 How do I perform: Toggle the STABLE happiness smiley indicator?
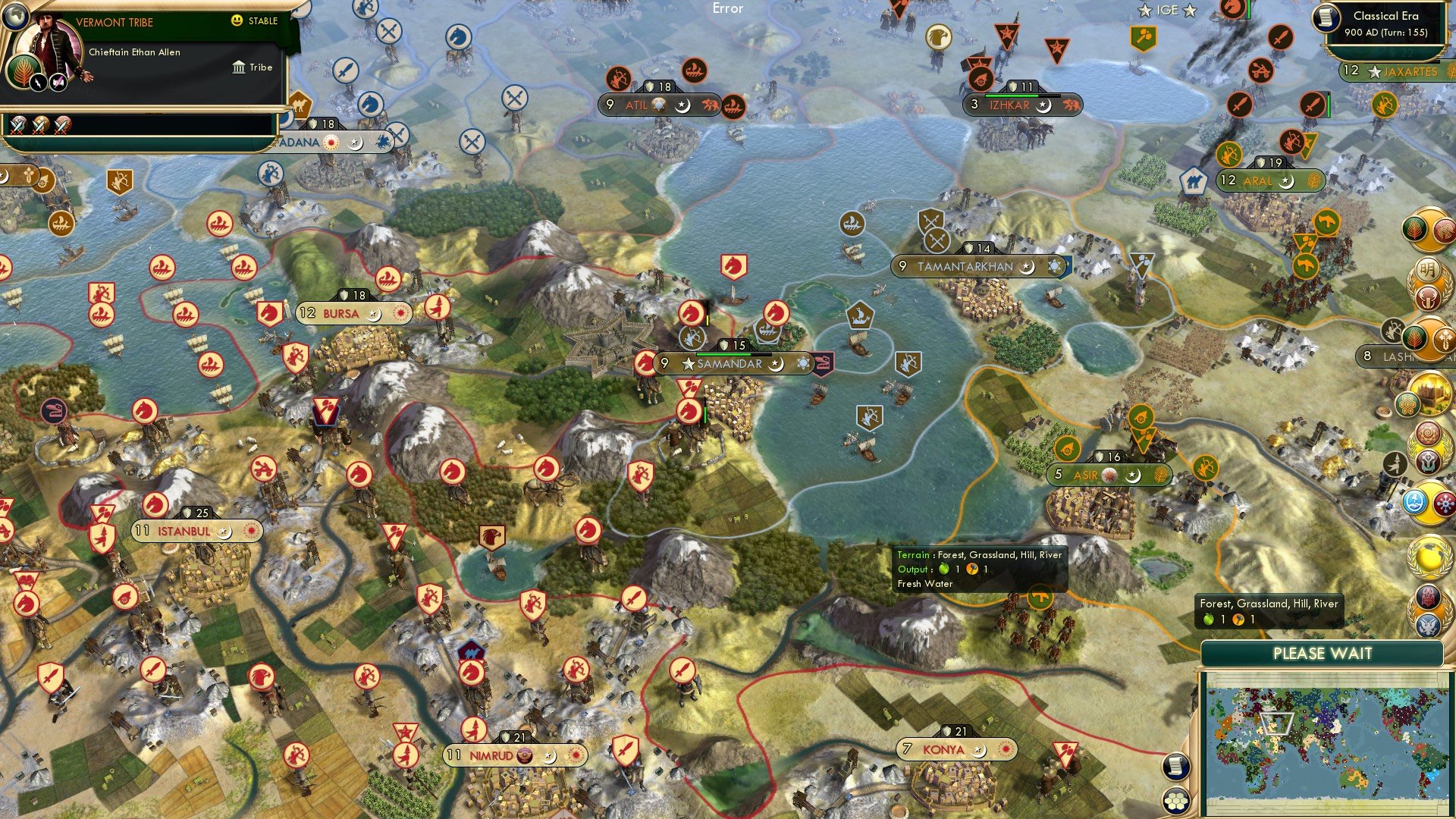click(238, 21)
